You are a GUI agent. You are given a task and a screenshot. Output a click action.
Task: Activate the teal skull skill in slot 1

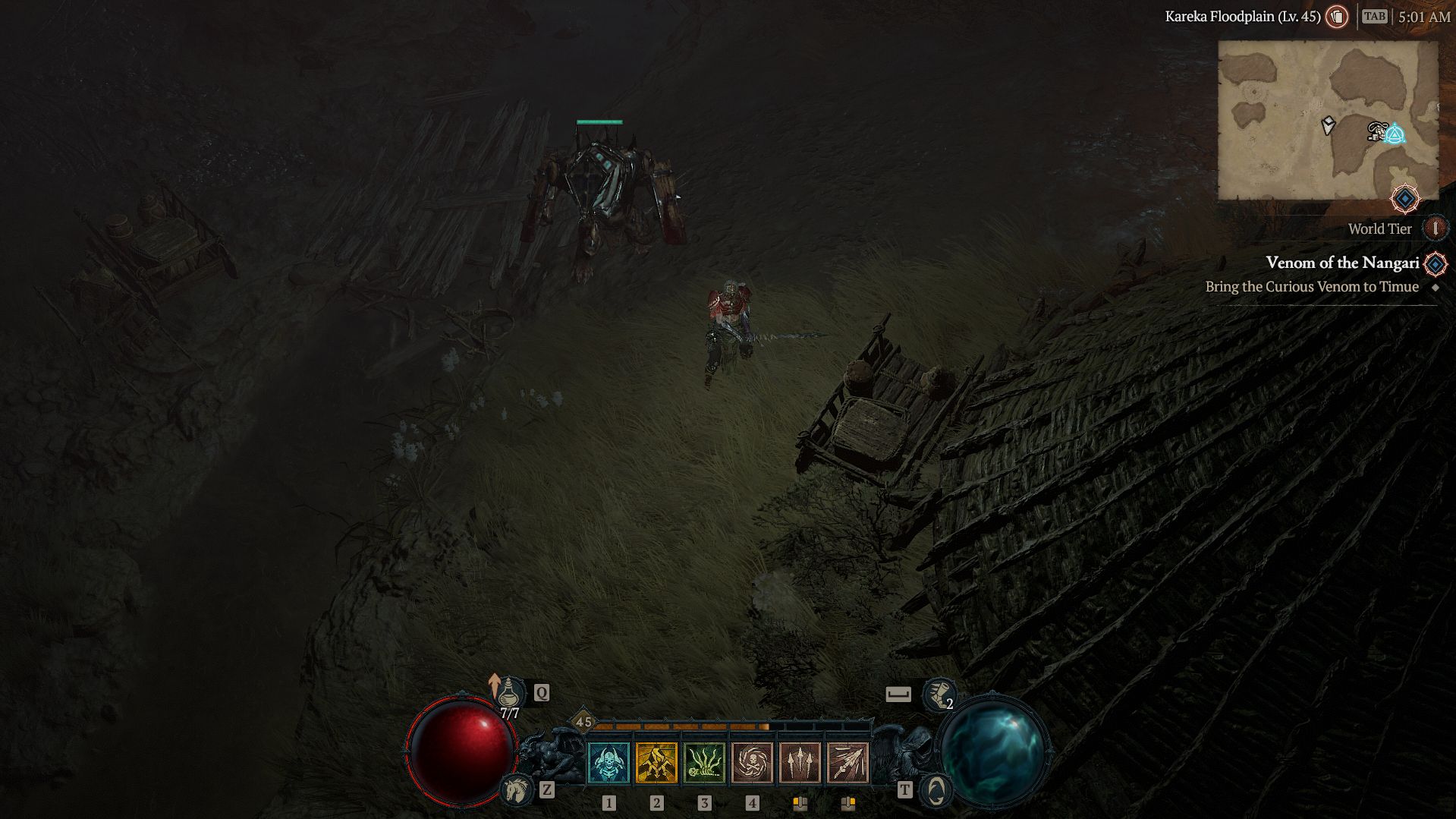coord(609,762)
